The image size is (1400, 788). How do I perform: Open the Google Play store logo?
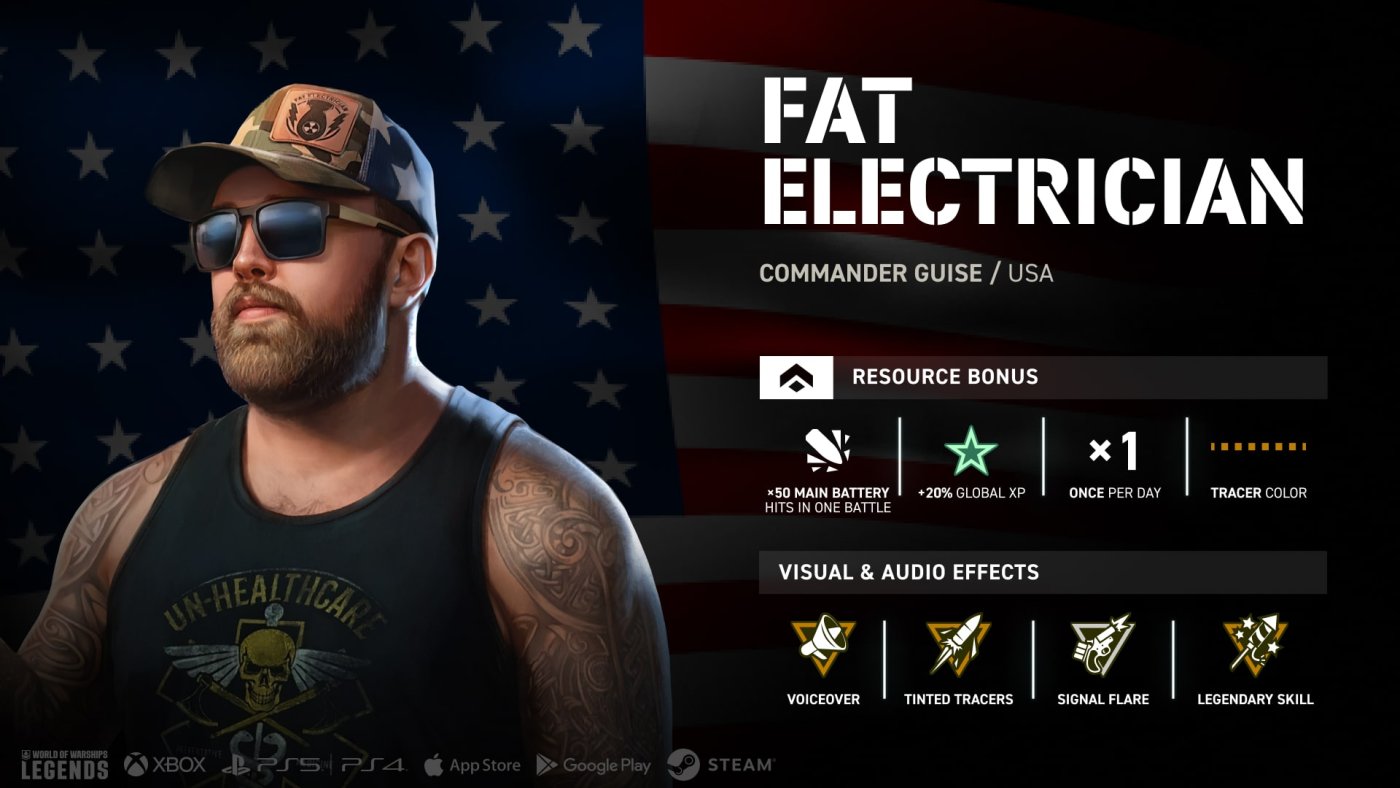[594, 765]
